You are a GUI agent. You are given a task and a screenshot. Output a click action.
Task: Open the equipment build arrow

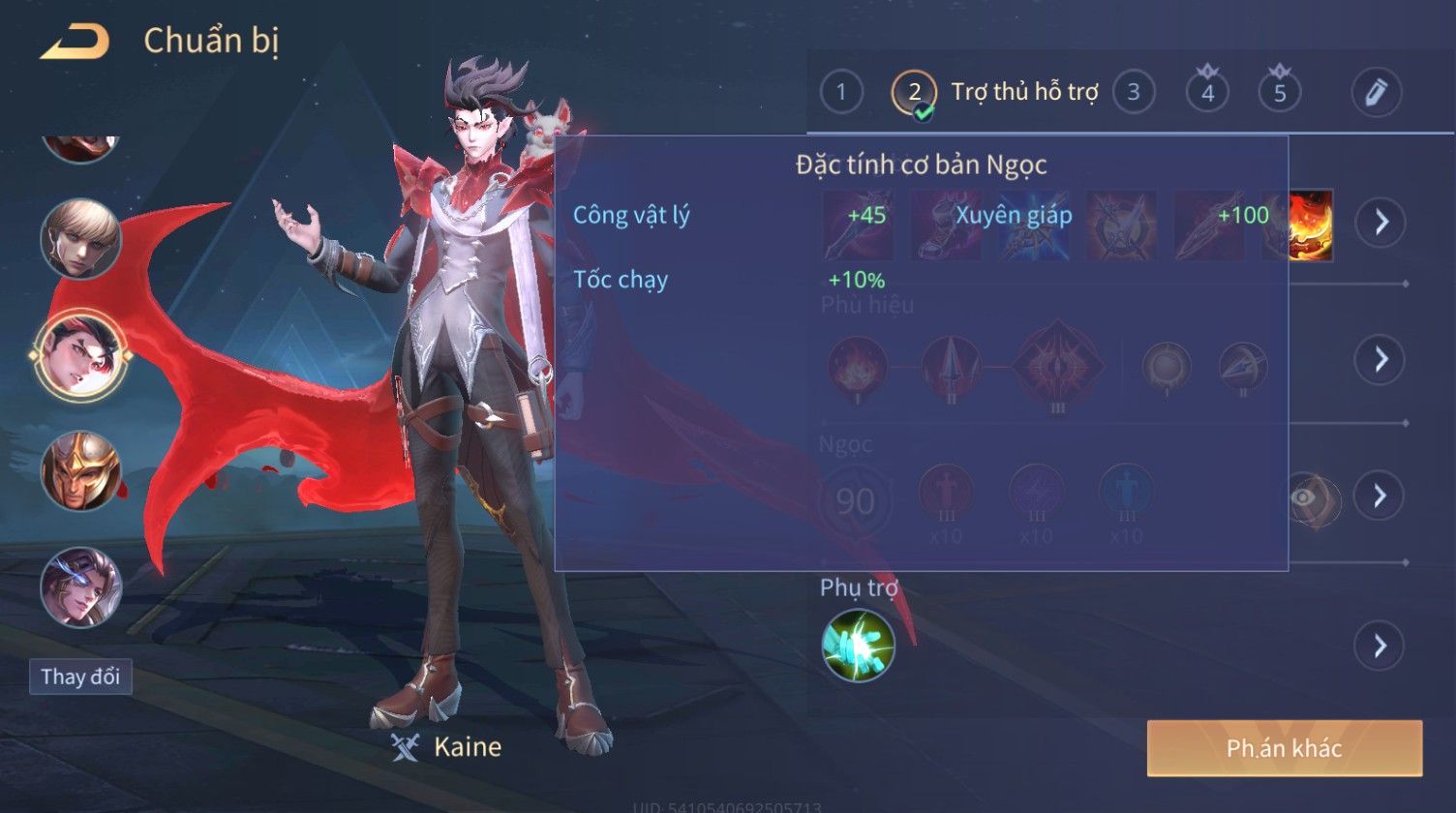click(1380, 223)
